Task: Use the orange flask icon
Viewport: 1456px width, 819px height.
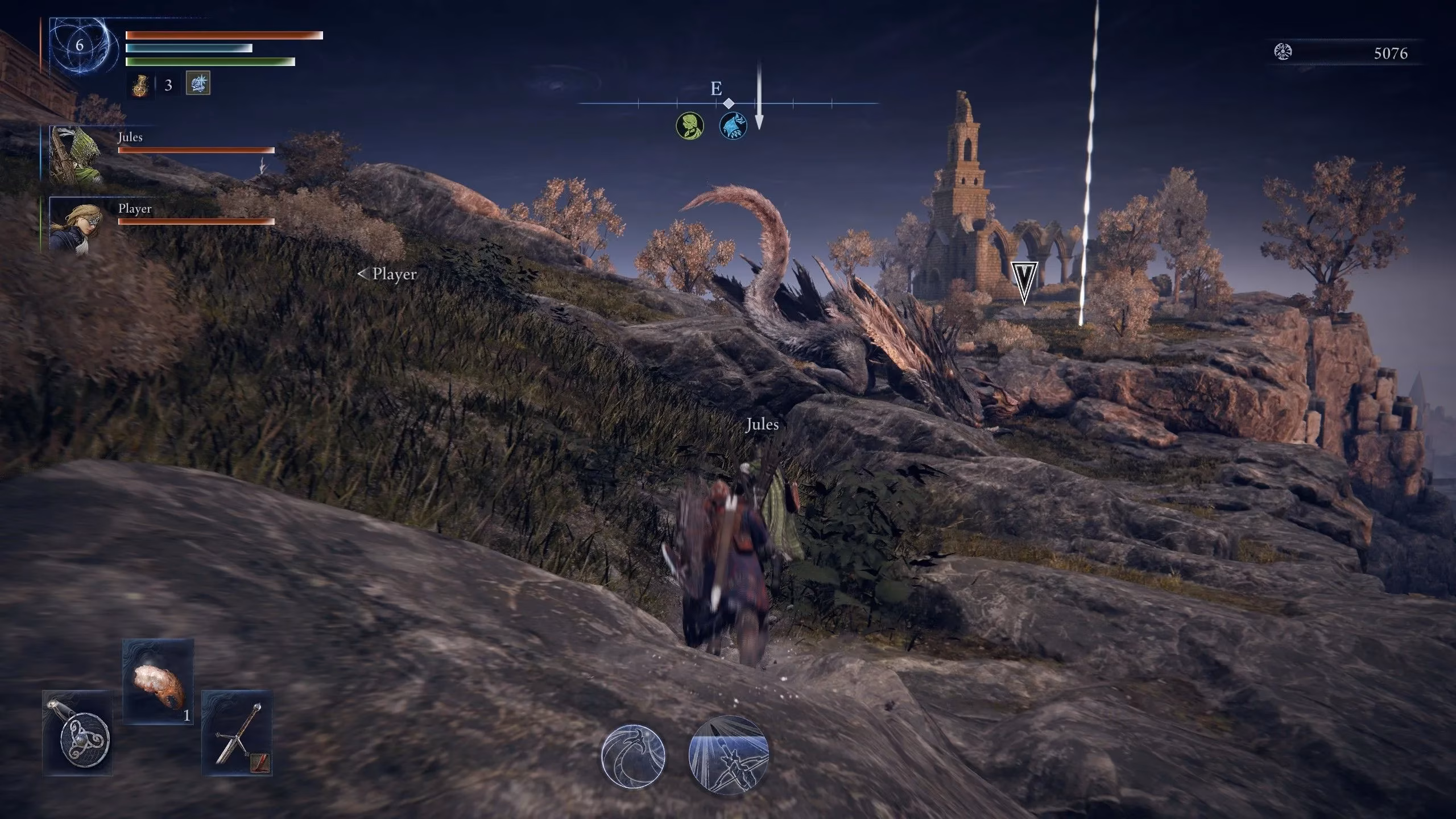Action: 140,85
